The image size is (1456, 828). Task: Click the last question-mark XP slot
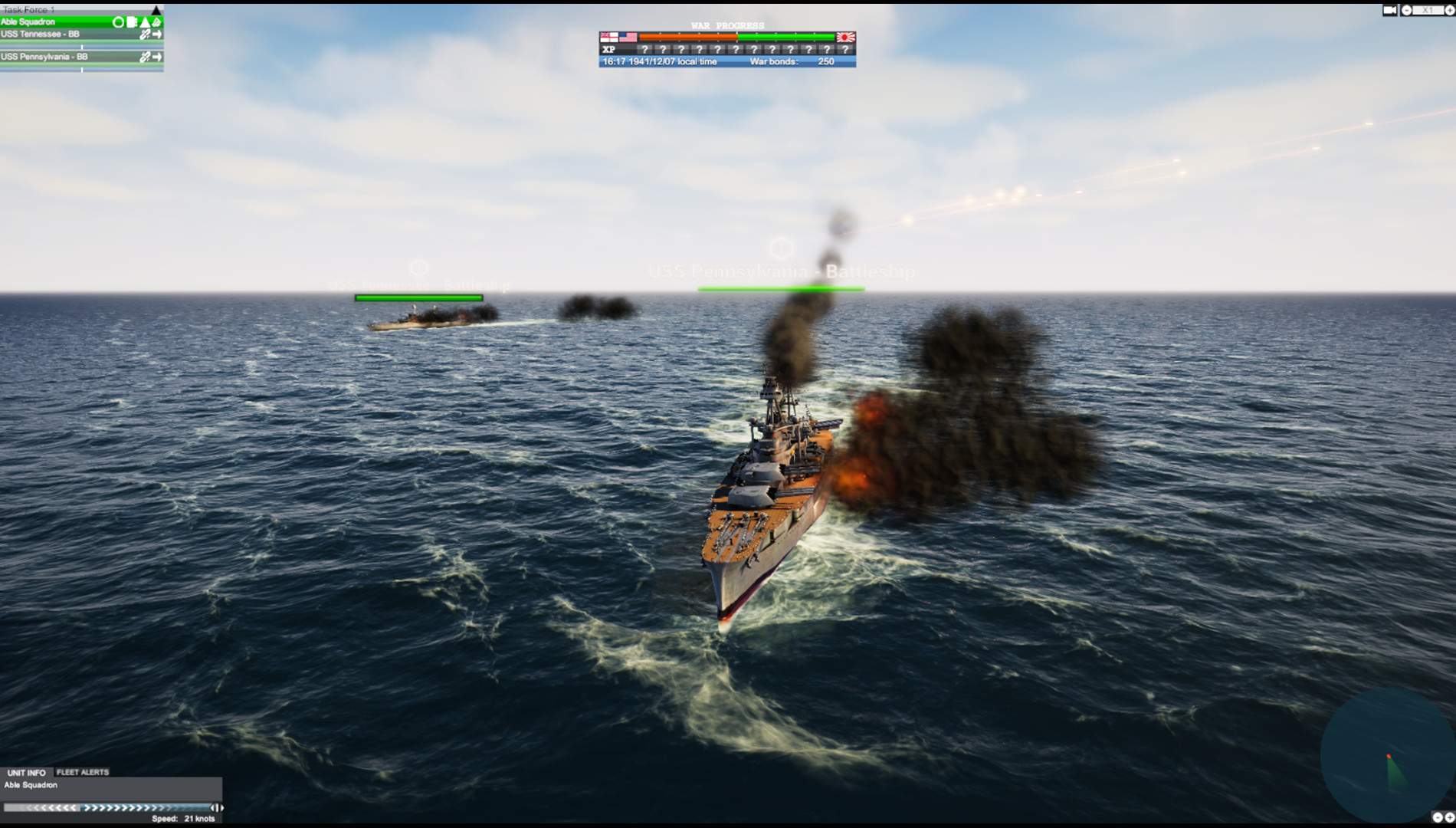pyautogui.click(x=844, y=49)
